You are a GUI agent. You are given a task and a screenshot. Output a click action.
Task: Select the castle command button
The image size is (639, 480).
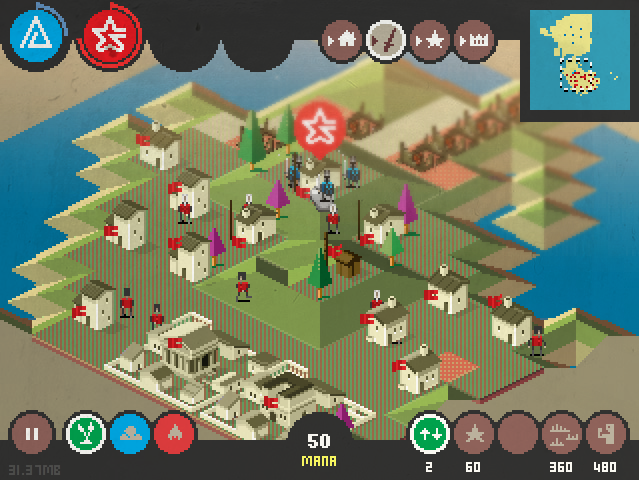pyautogui.click(x=475, y=41)
